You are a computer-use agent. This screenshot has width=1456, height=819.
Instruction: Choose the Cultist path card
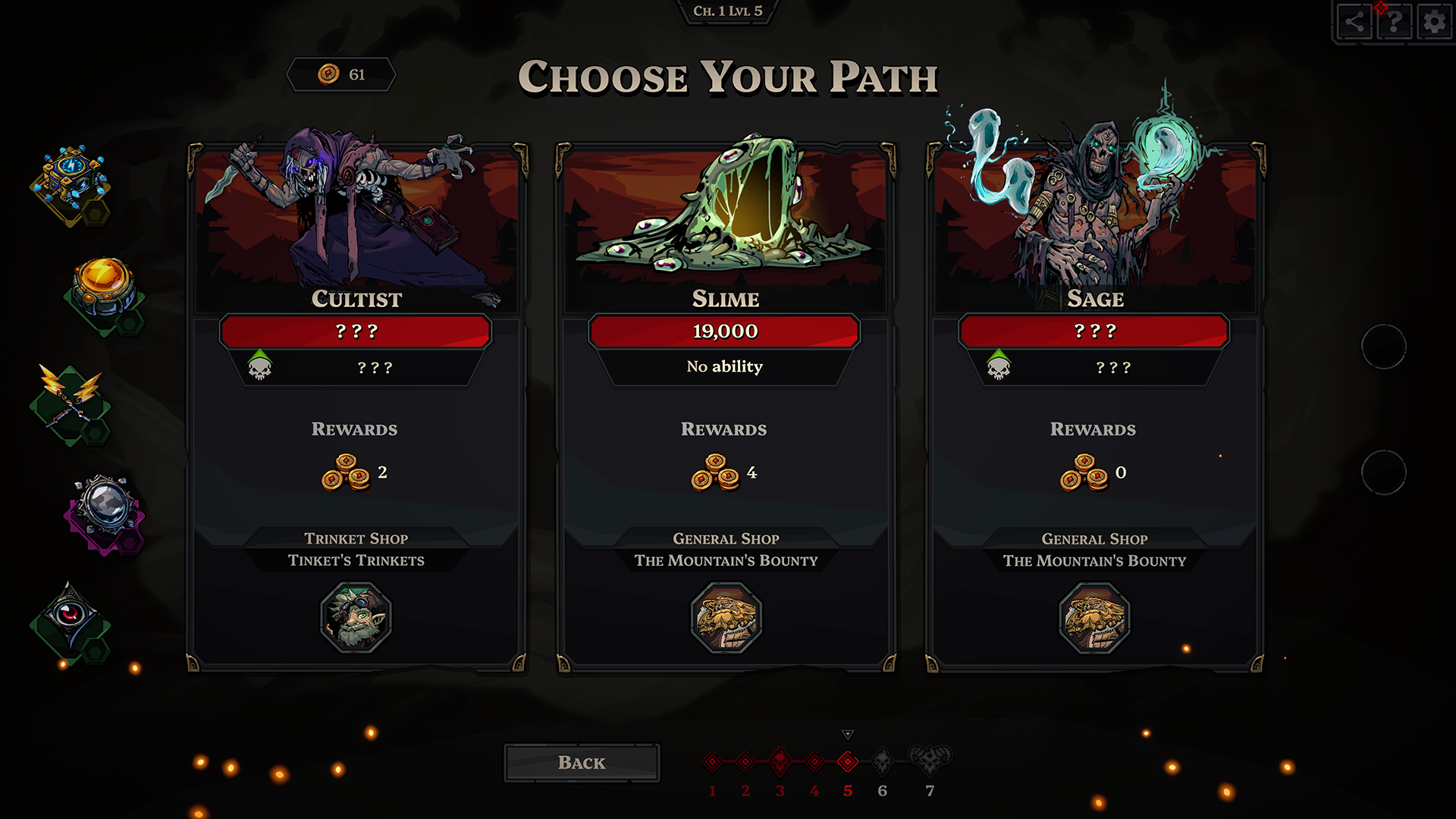point(356,409)
